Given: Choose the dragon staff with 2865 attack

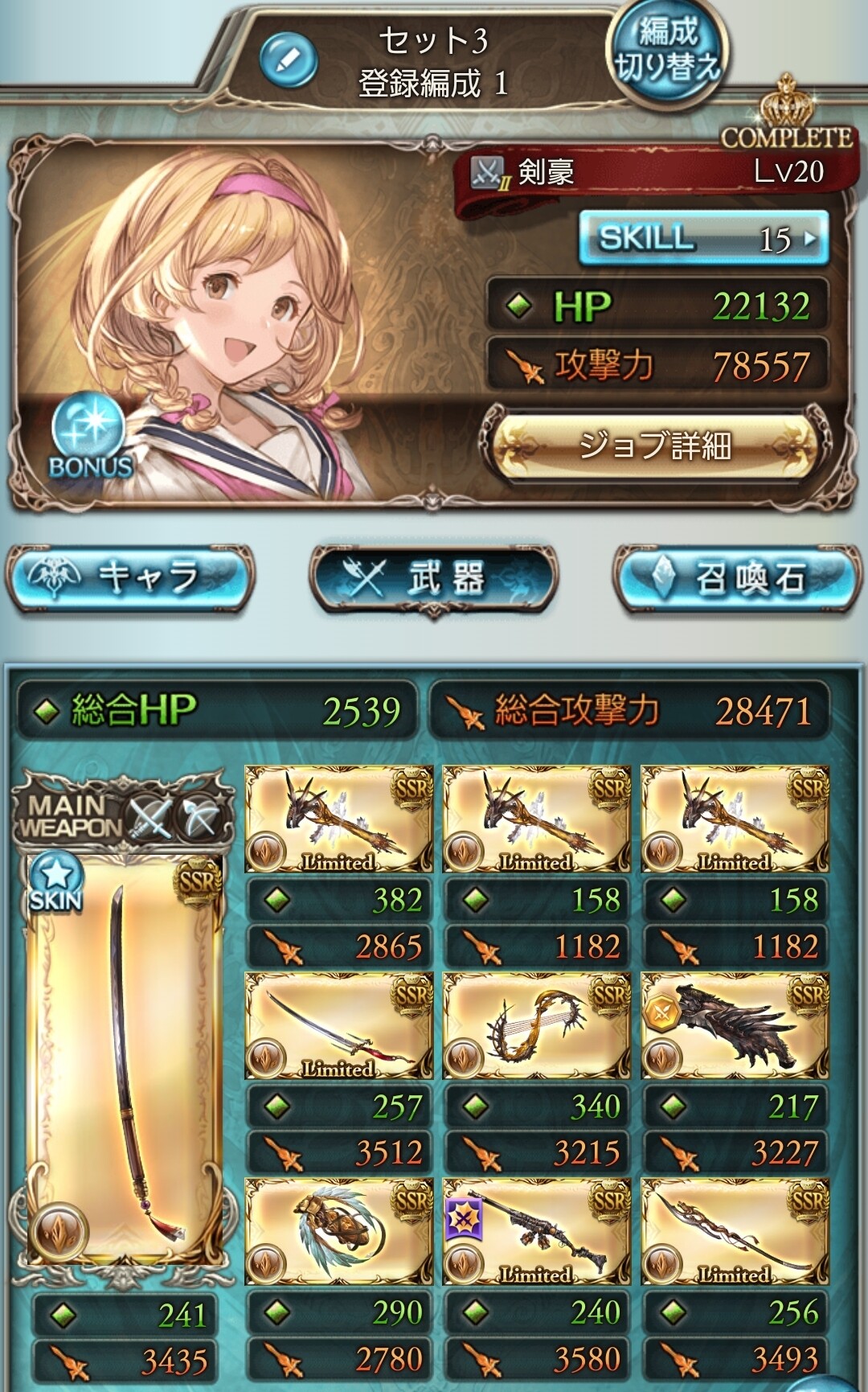Looking at the screenshot, I should (338, 819).
